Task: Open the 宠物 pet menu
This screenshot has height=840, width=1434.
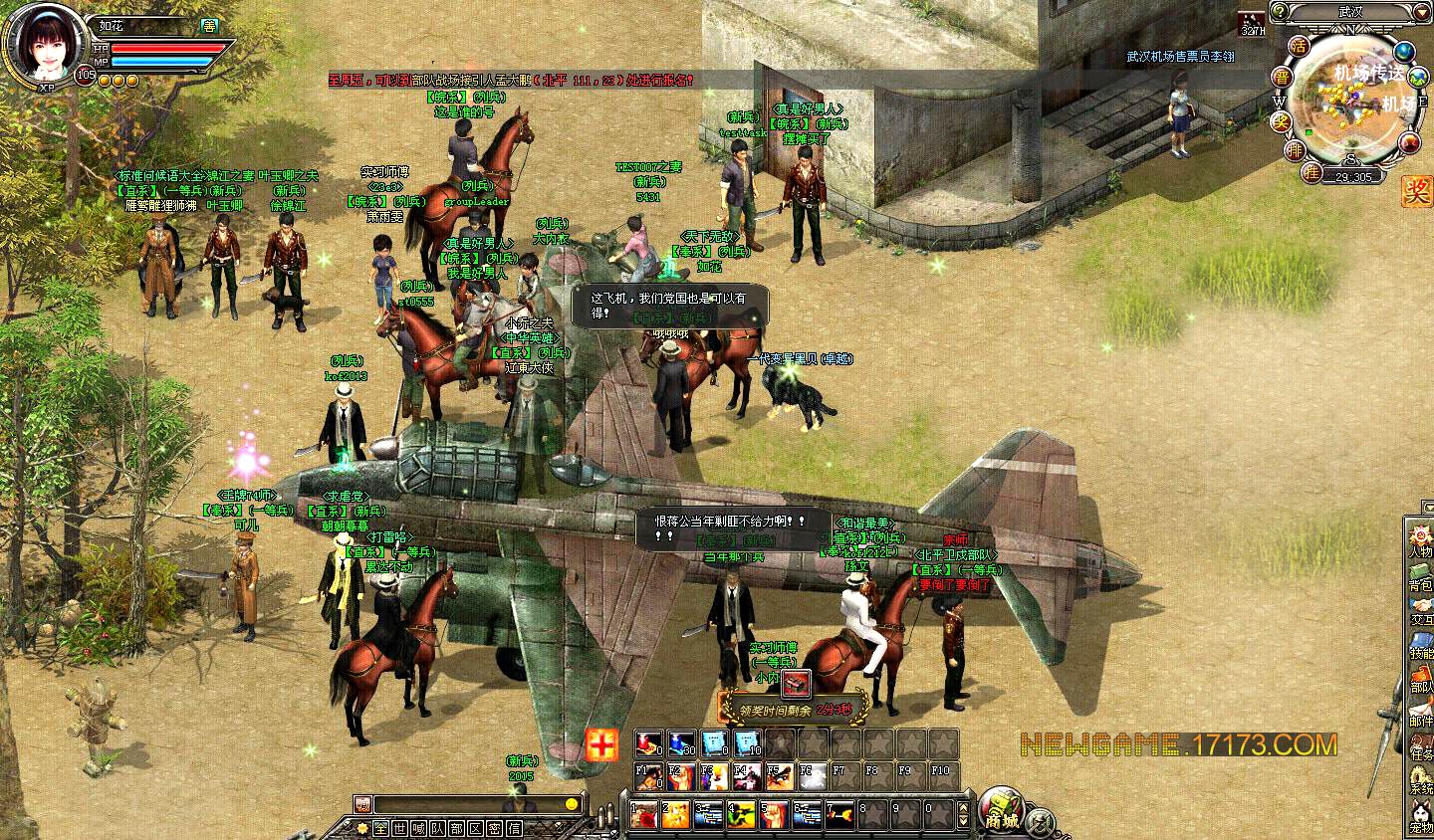Action: tap(1420, 819)
